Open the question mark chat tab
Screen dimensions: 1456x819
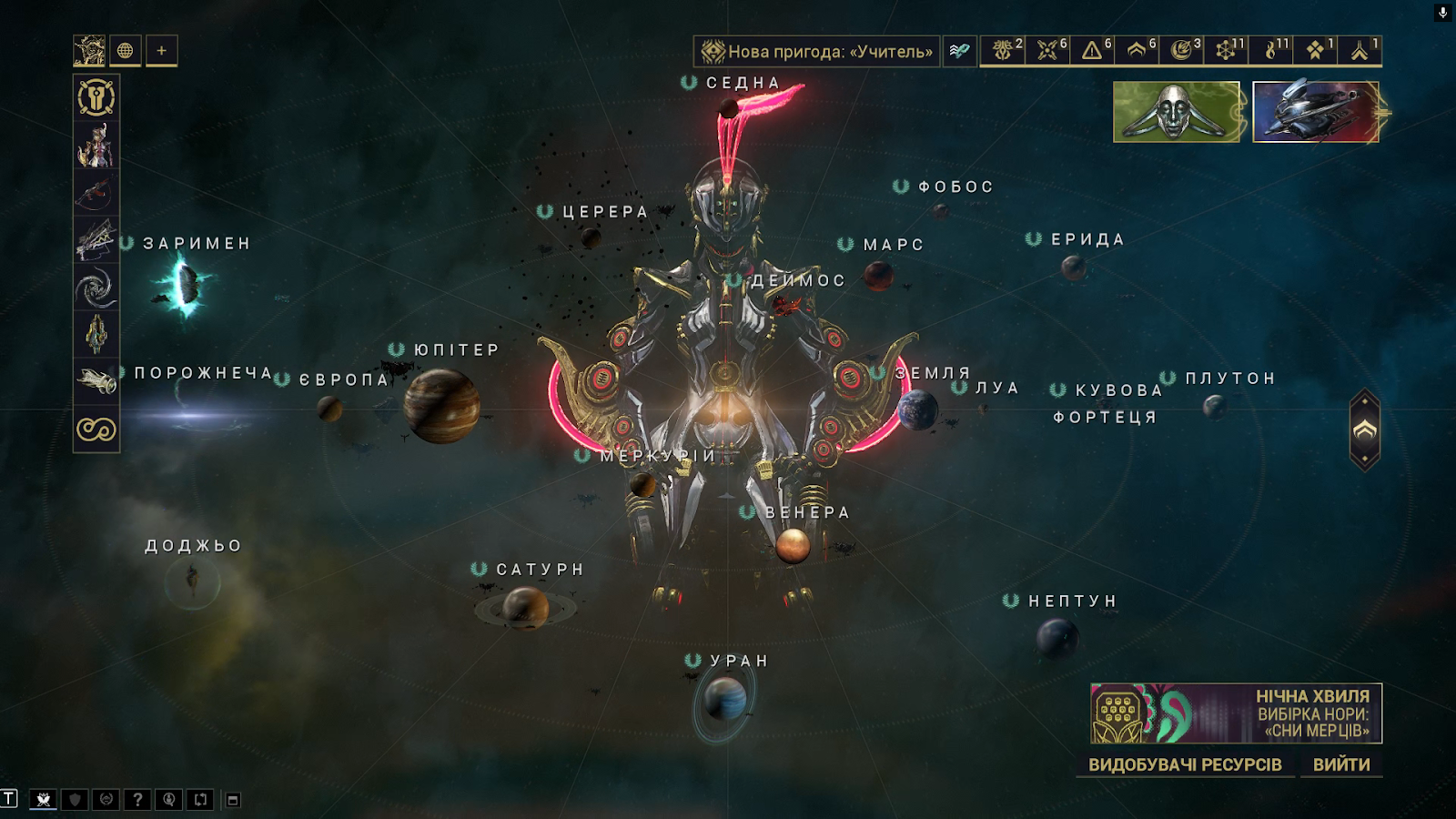[x=137, y=800]
